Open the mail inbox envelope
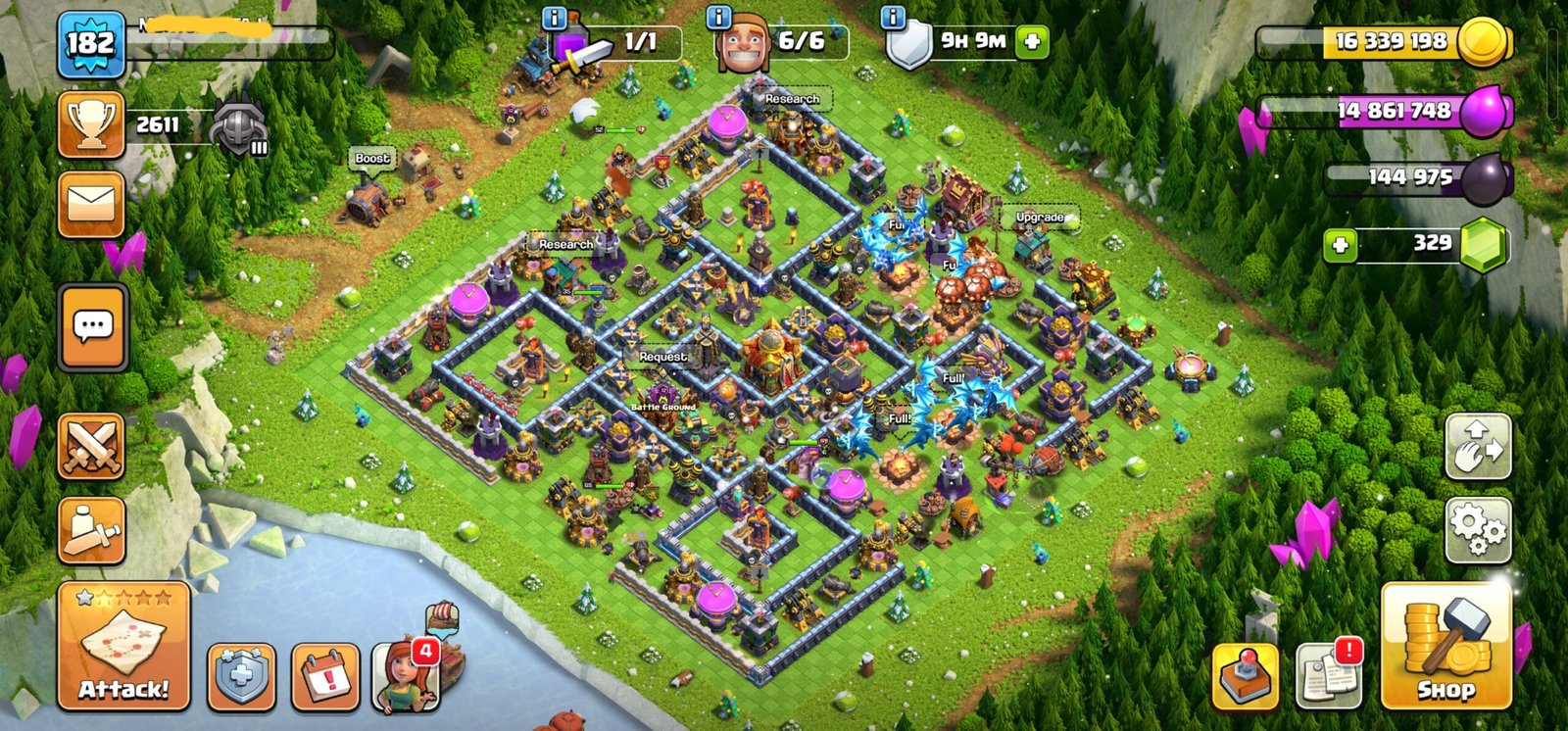 coord(91,205)
